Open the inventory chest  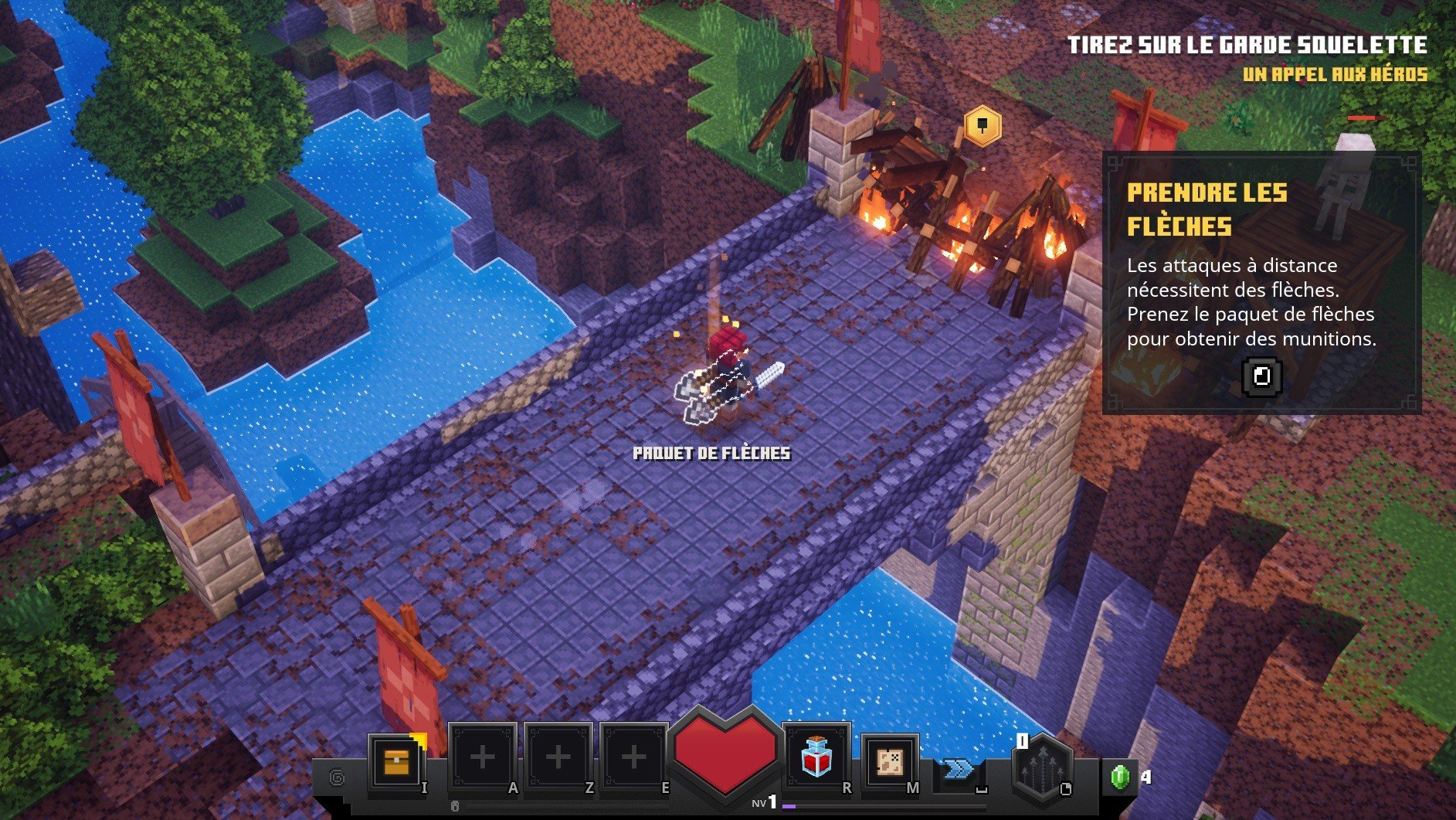tap(396, 761)
